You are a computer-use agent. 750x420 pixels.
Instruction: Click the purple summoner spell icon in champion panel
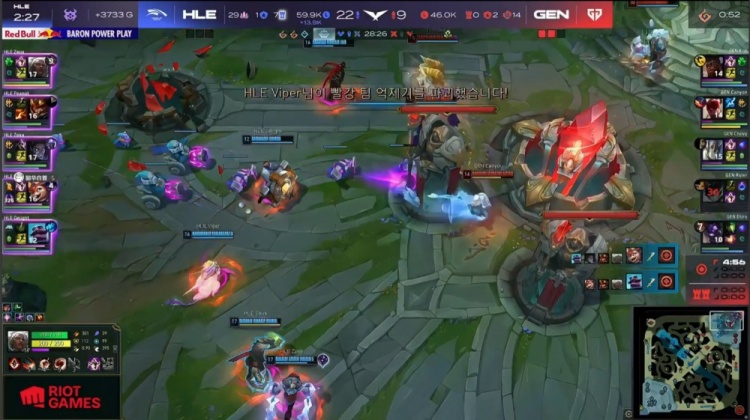[x=94, y=363]
